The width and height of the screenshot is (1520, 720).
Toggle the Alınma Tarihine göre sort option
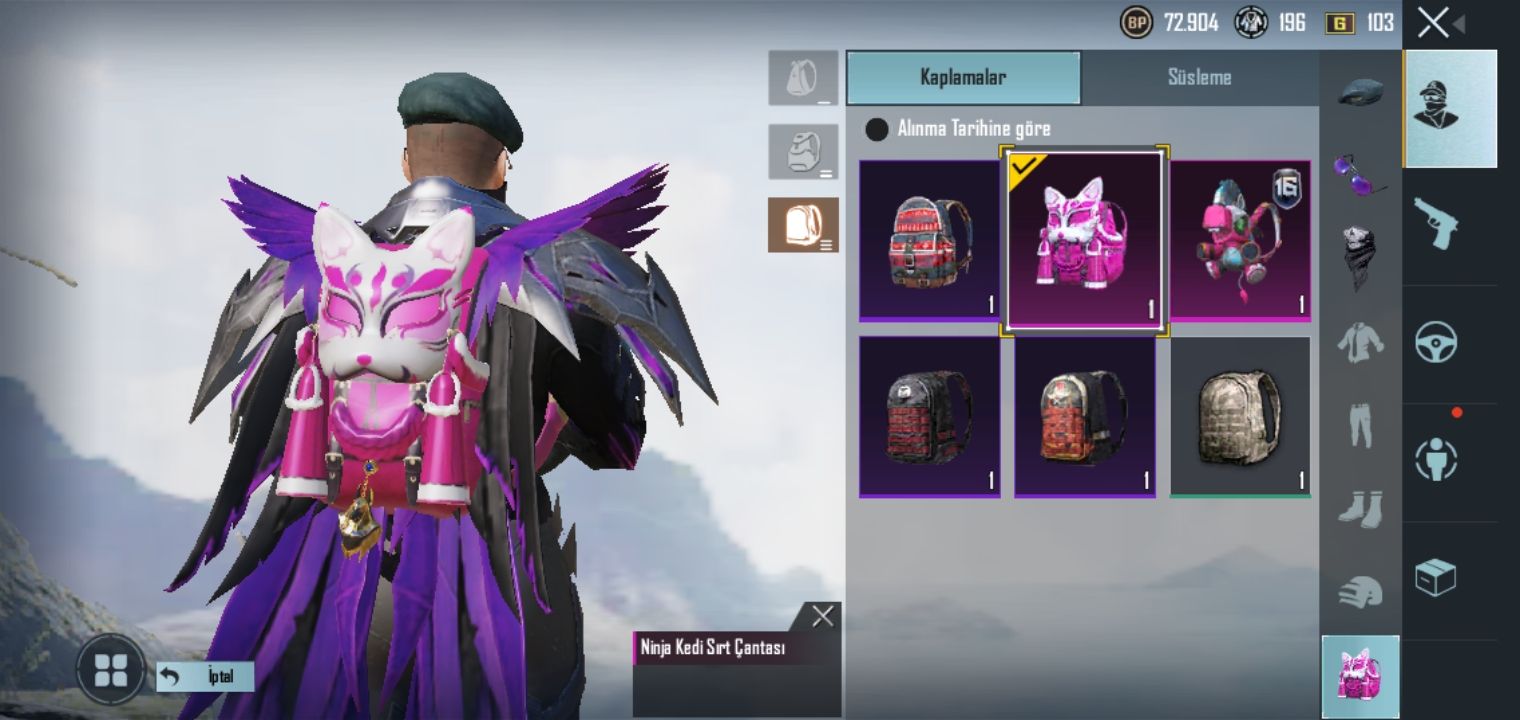[x=877, y=129]
